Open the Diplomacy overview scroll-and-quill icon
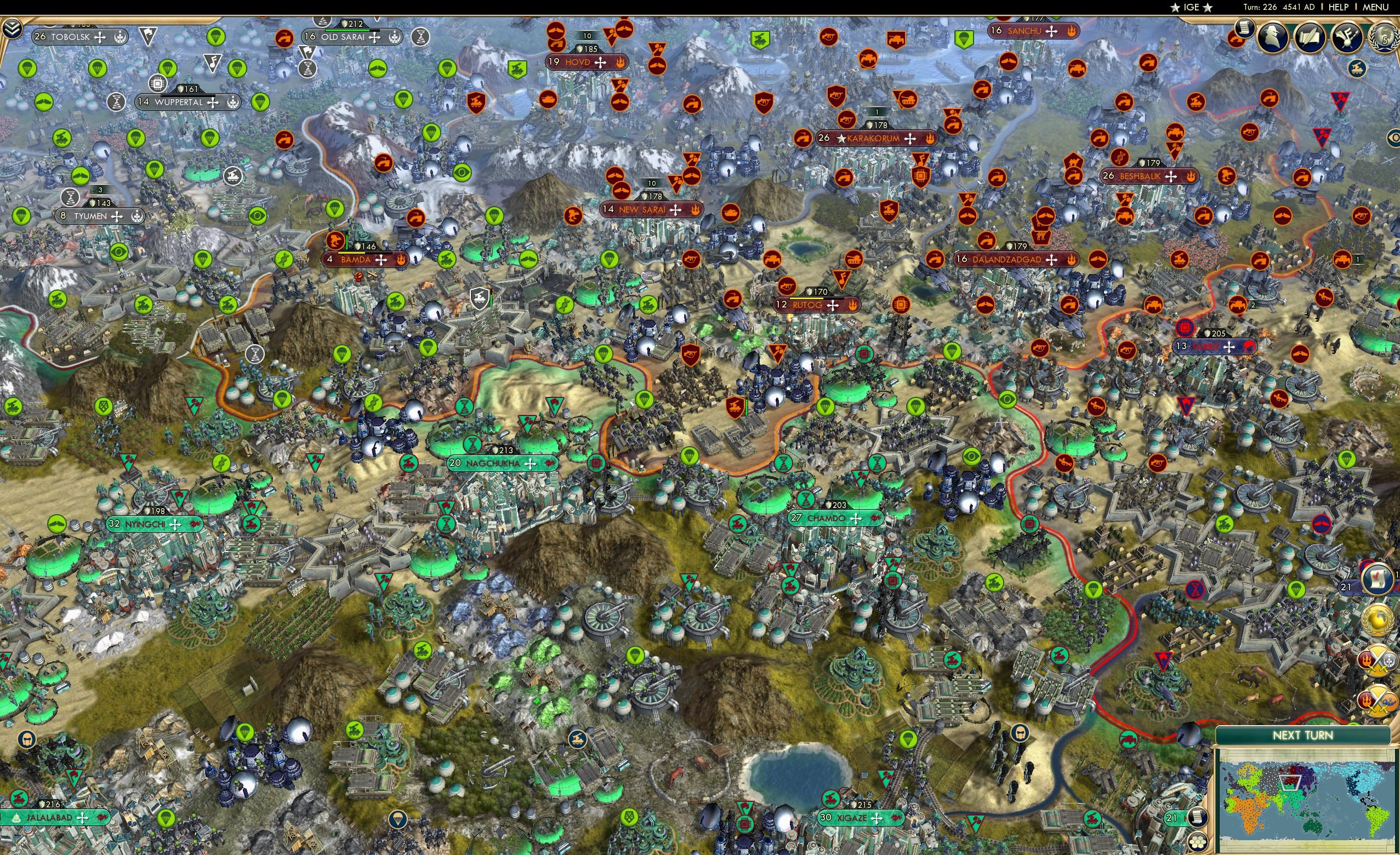This screenshot has width=1400, height=855. [1311, 38]
